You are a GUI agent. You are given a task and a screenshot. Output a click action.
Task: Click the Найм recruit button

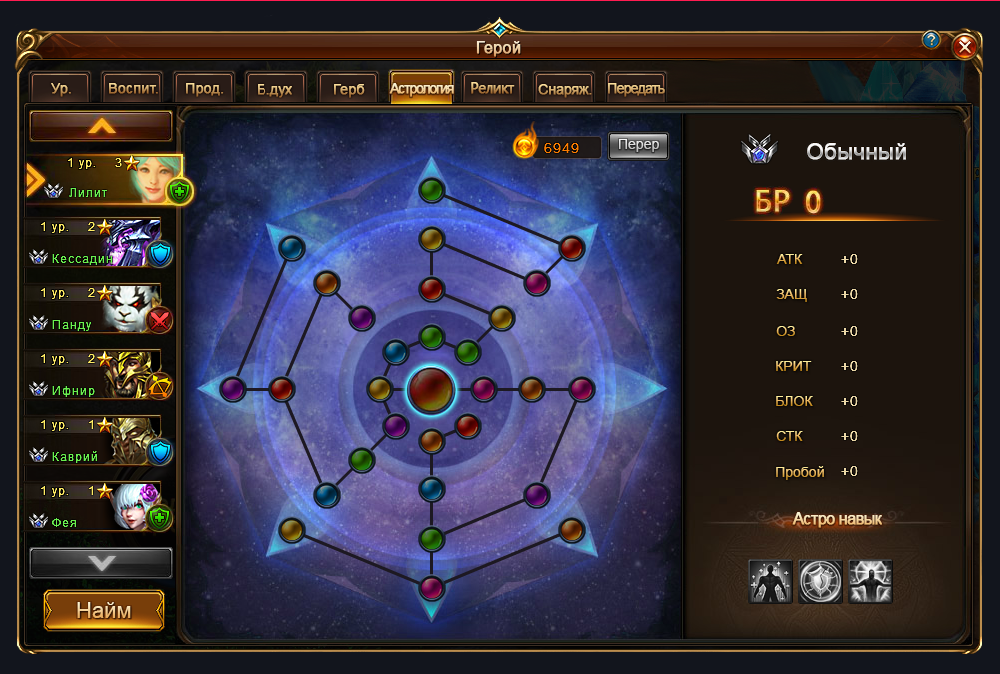pyautogui.click(x=103, y=610)
